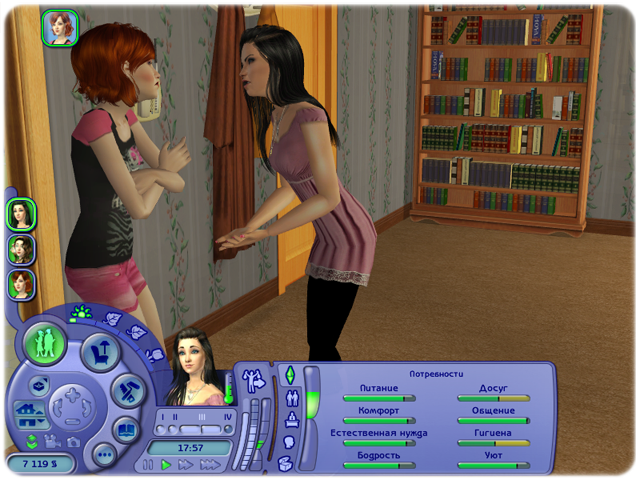Image resolution: width=640 pixels, height=480 pixels.
Task: Open the career tab icon
Action: point(290,419)
